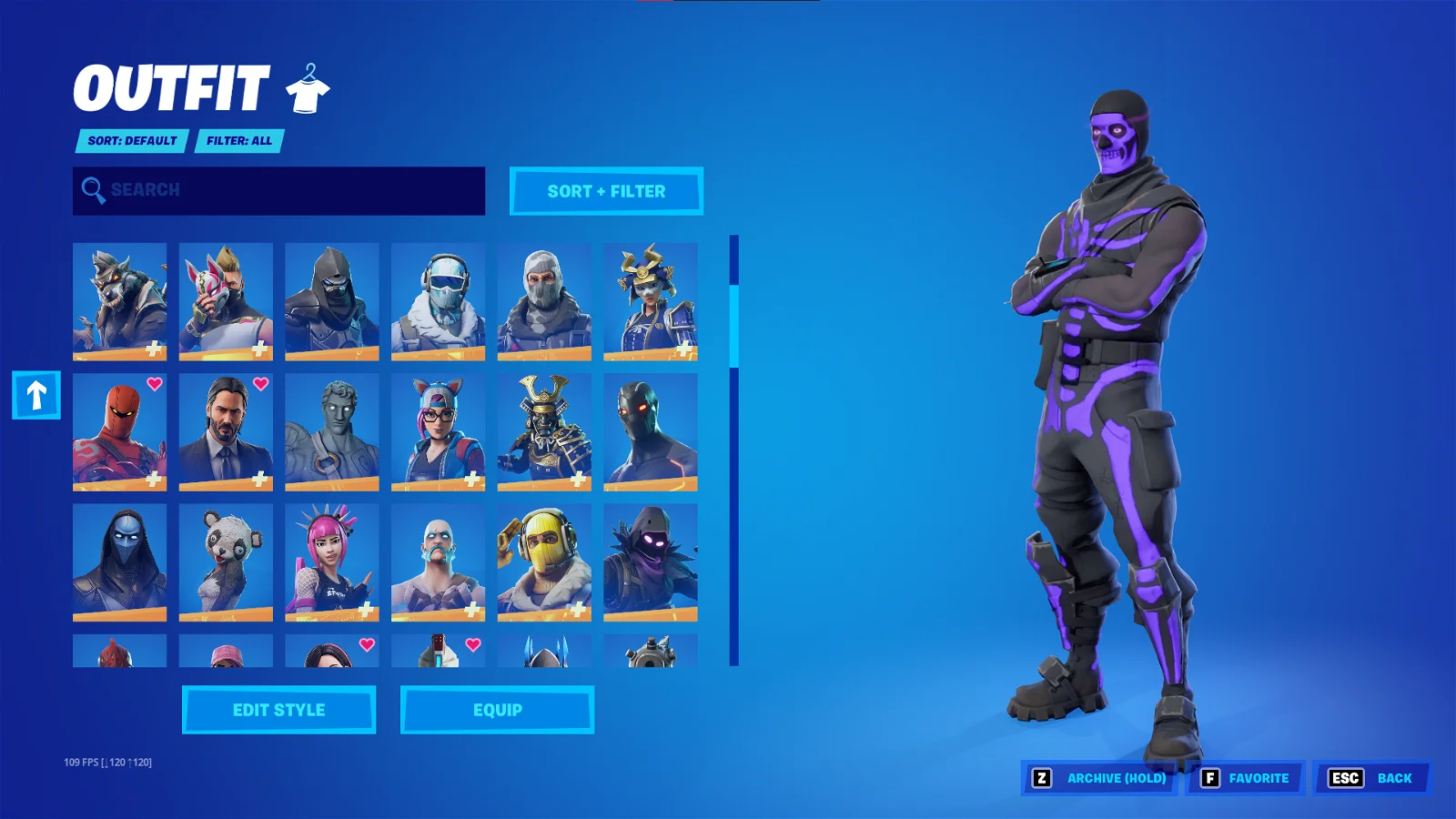Image resolution: width=1456 pixels, height=819 pixels.
Task: Open the Filter: All dropdown
Action: 238,141
